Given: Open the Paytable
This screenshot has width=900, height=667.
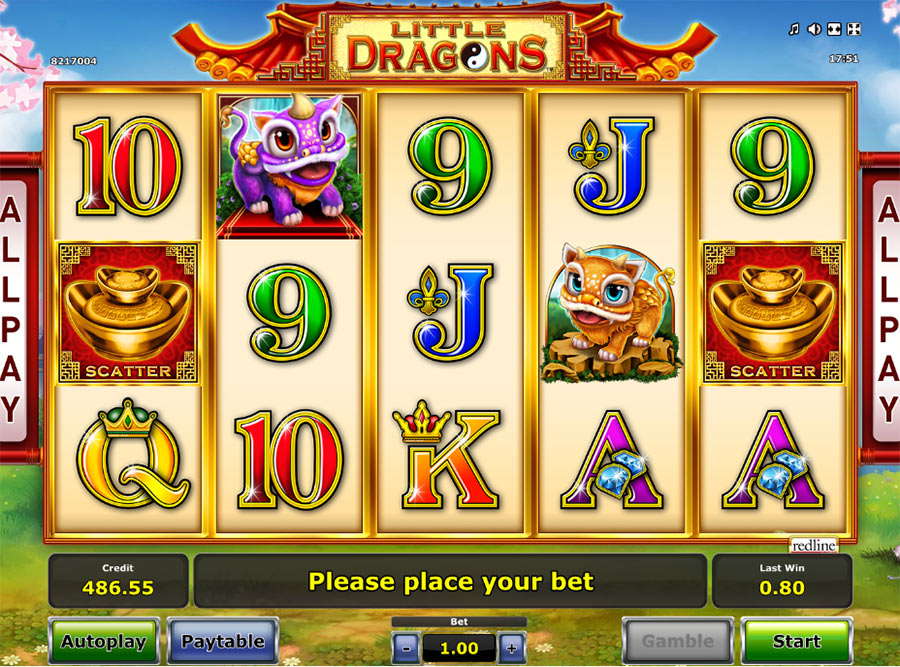Looking at the screenshot, I should point(223,641).
